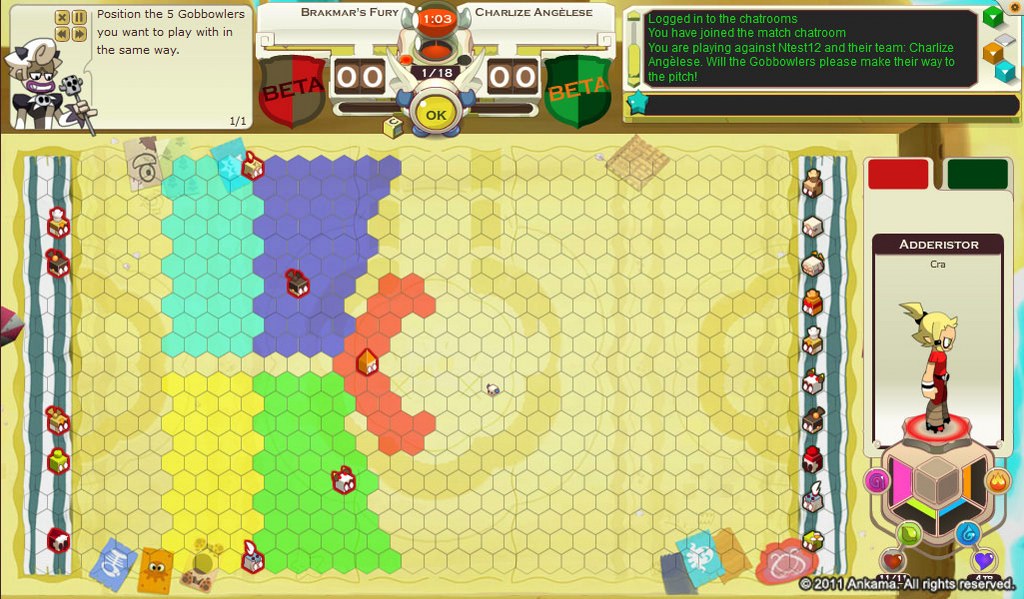This screenshot has width=1024, height=599.
Task: Switch to the green team tab
Action: coord(977,173)
